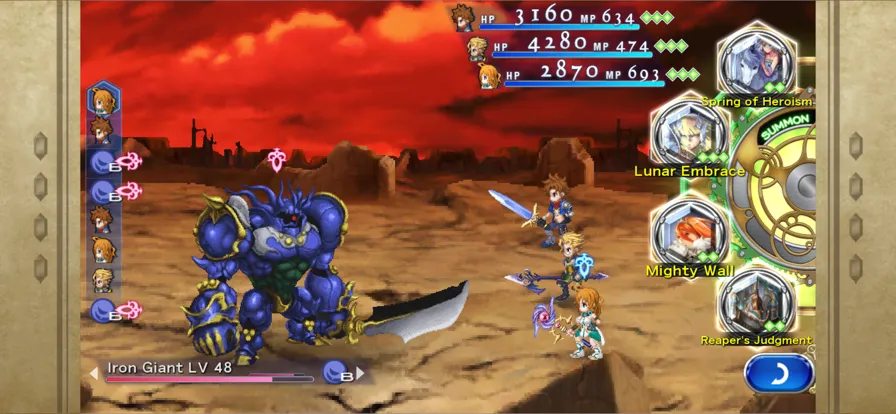Select the Iron Giant target panel
896x414 pixels.
[x=210, y=371]
